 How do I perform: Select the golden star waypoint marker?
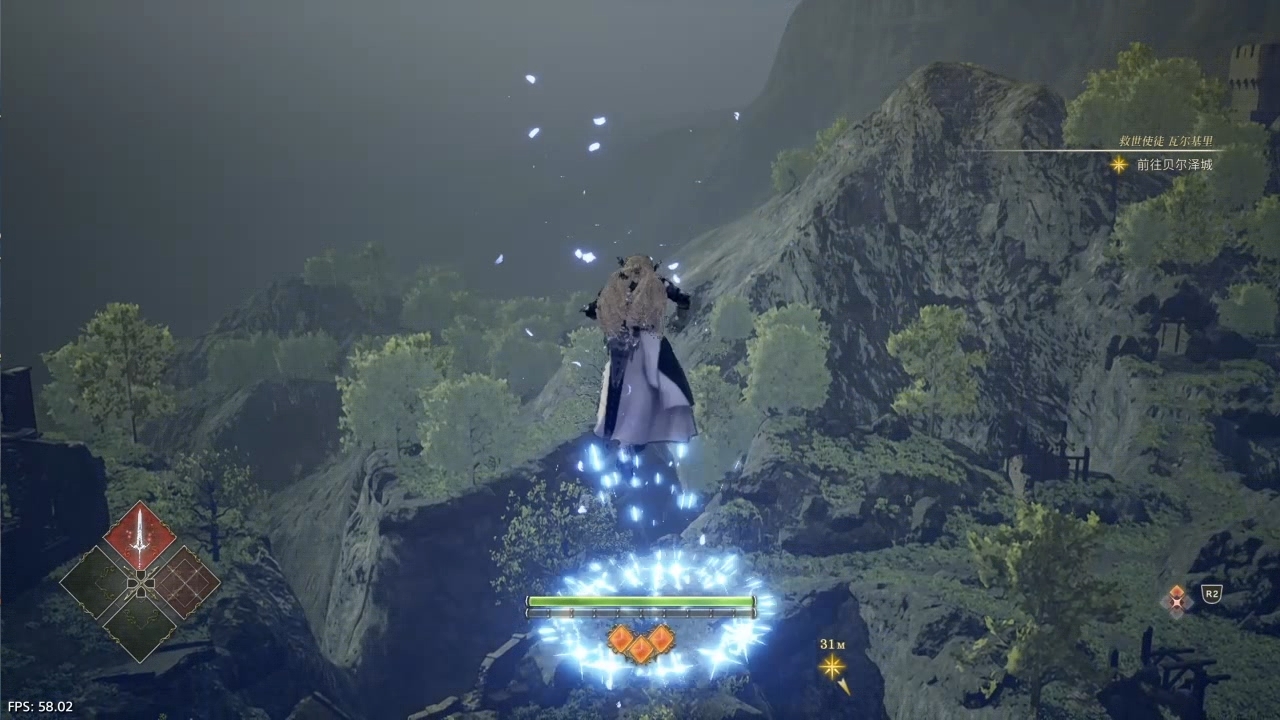pyautogui.click(x=832, y=667)
